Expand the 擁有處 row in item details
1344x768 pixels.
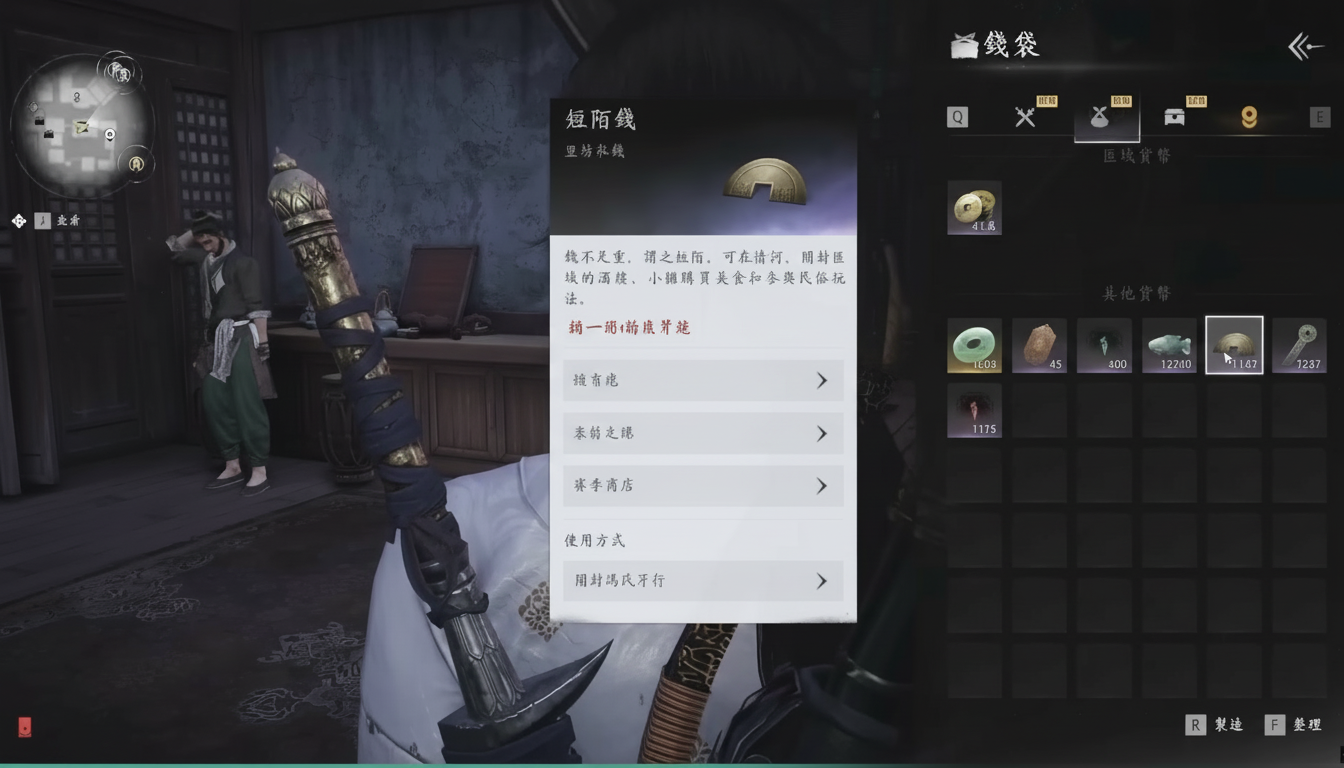tap(702, 380)
